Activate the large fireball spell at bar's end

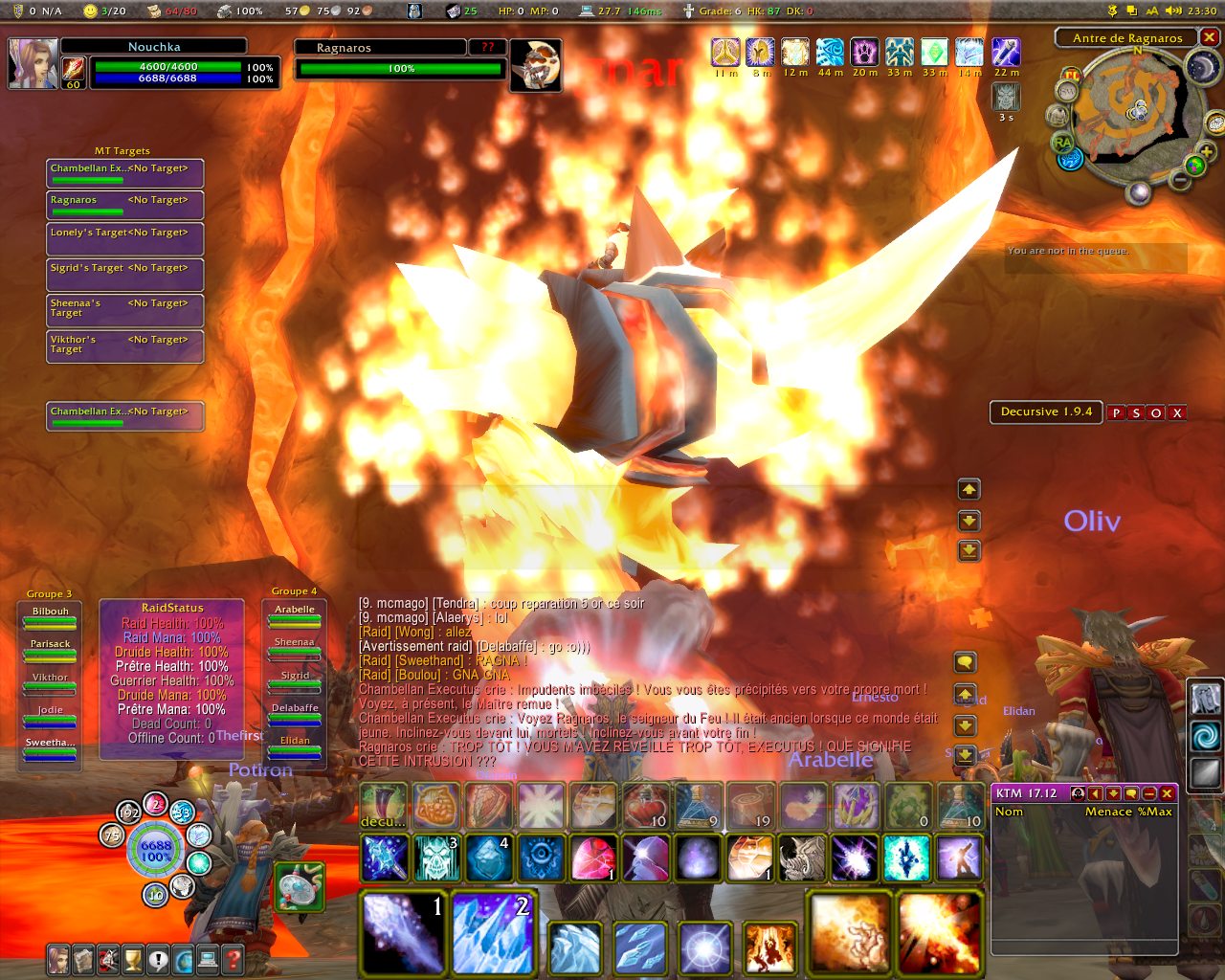click(x=939, y=931)
